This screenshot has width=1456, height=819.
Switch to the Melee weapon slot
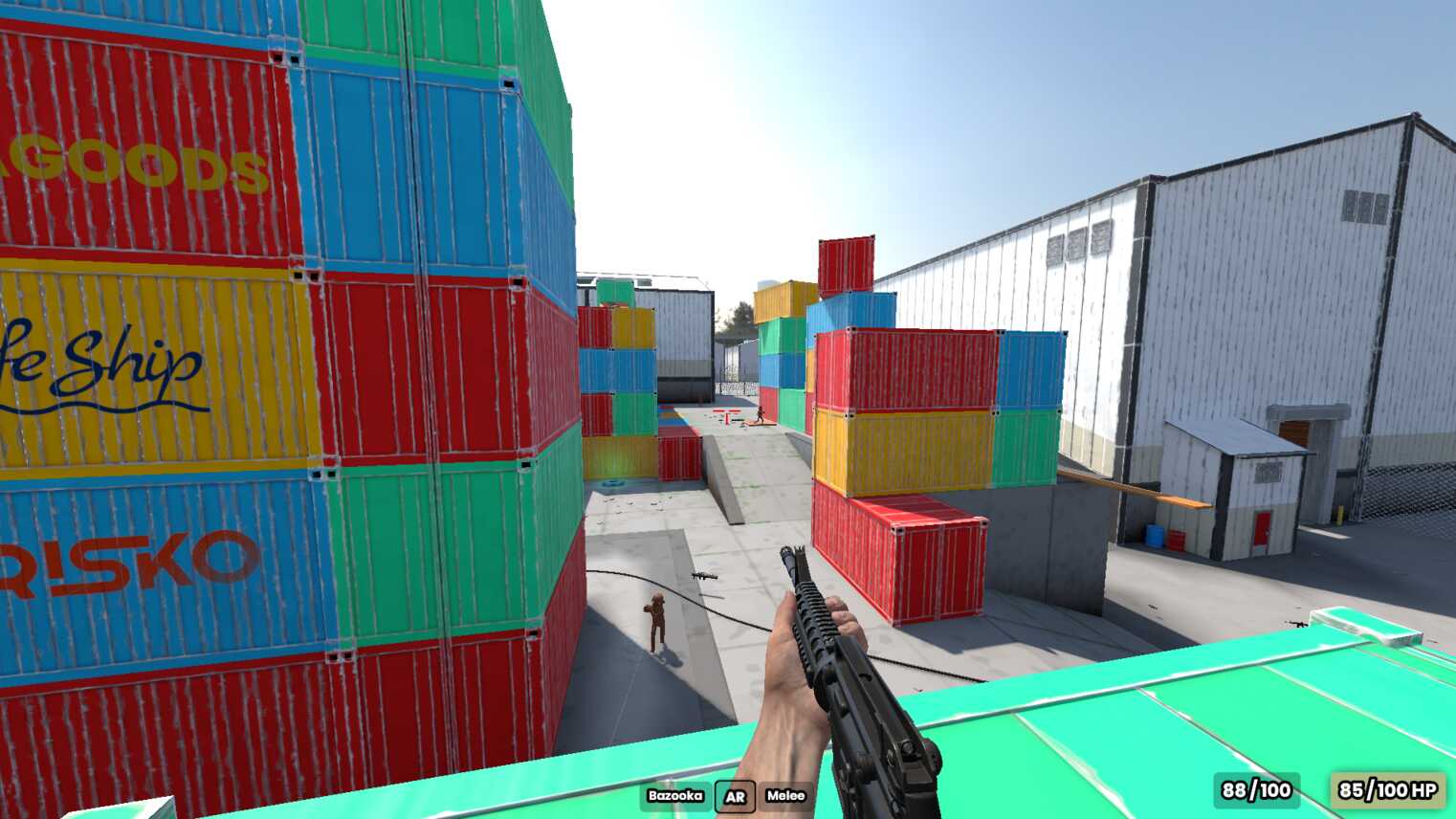click(785, 795)
